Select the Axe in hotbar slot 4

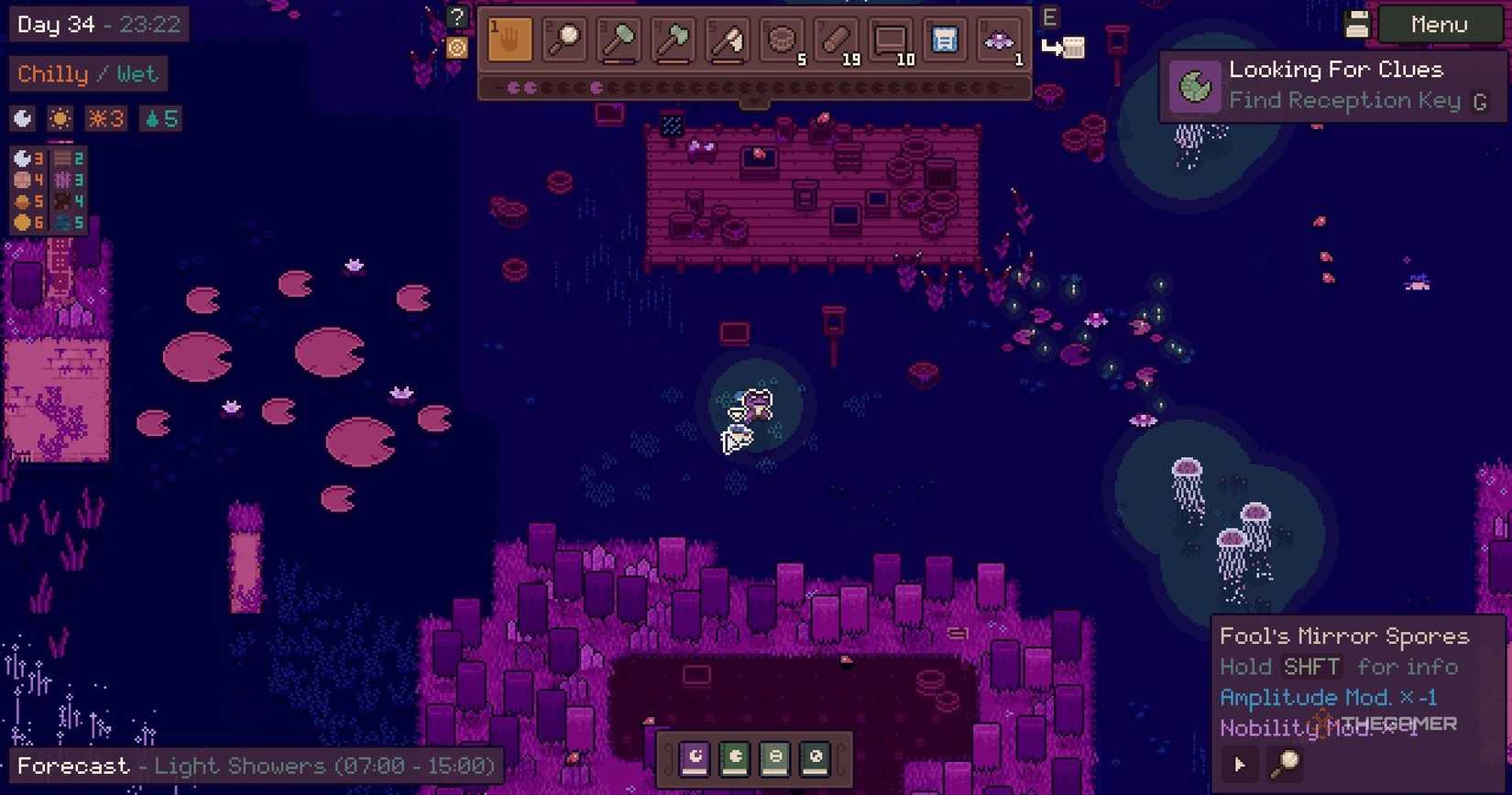[673, 41]
